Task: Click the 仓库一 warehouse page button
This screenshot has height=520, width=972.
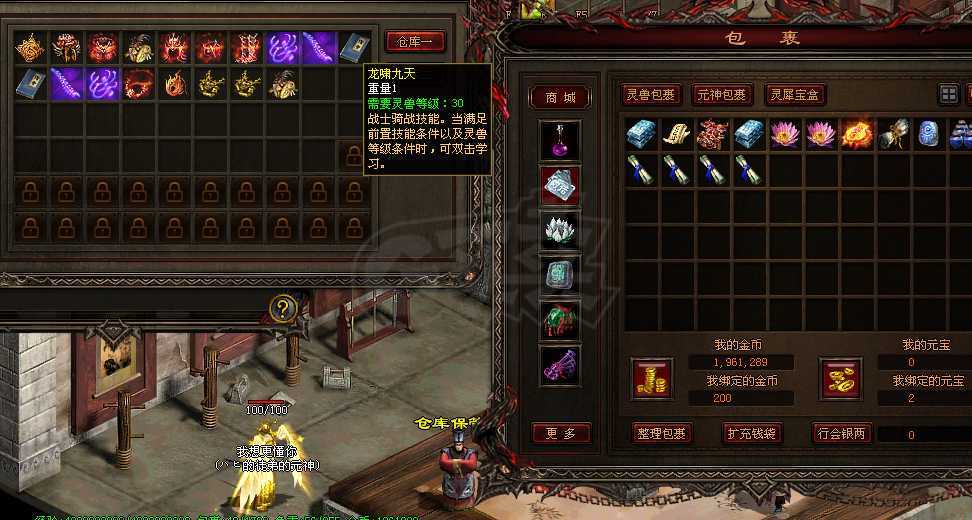Action: (415, 42)
